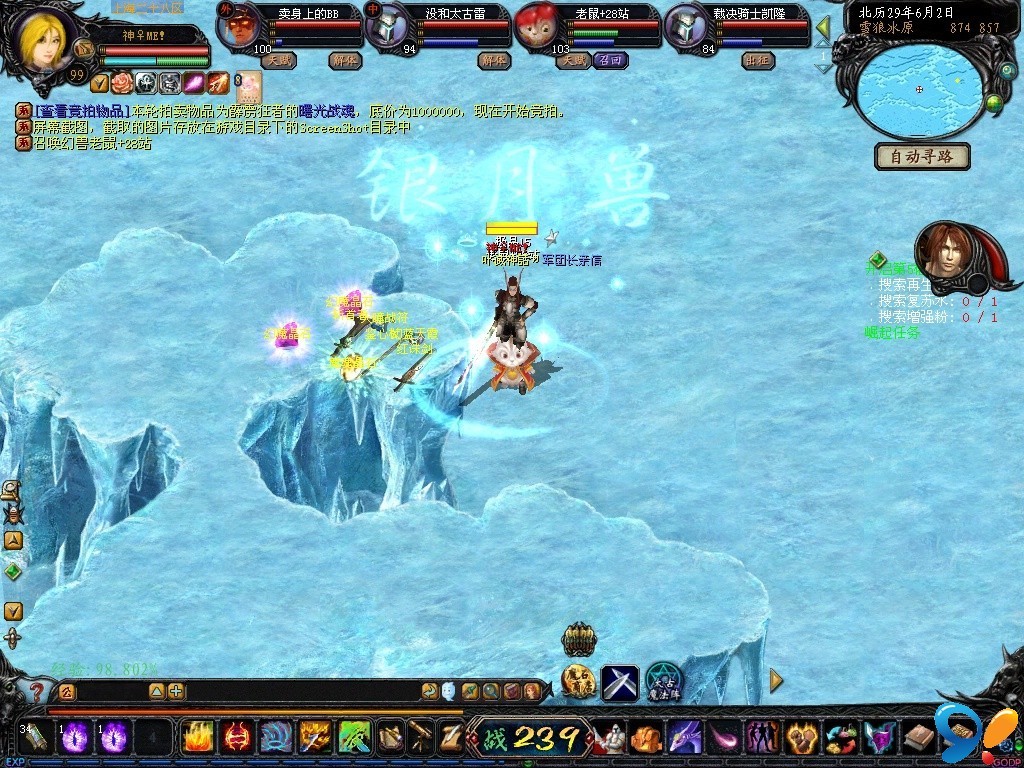This screenshot has width=1024, height=768.
Task: Click the 召回 recall button under 老鼠+28站
Action: 610,60
